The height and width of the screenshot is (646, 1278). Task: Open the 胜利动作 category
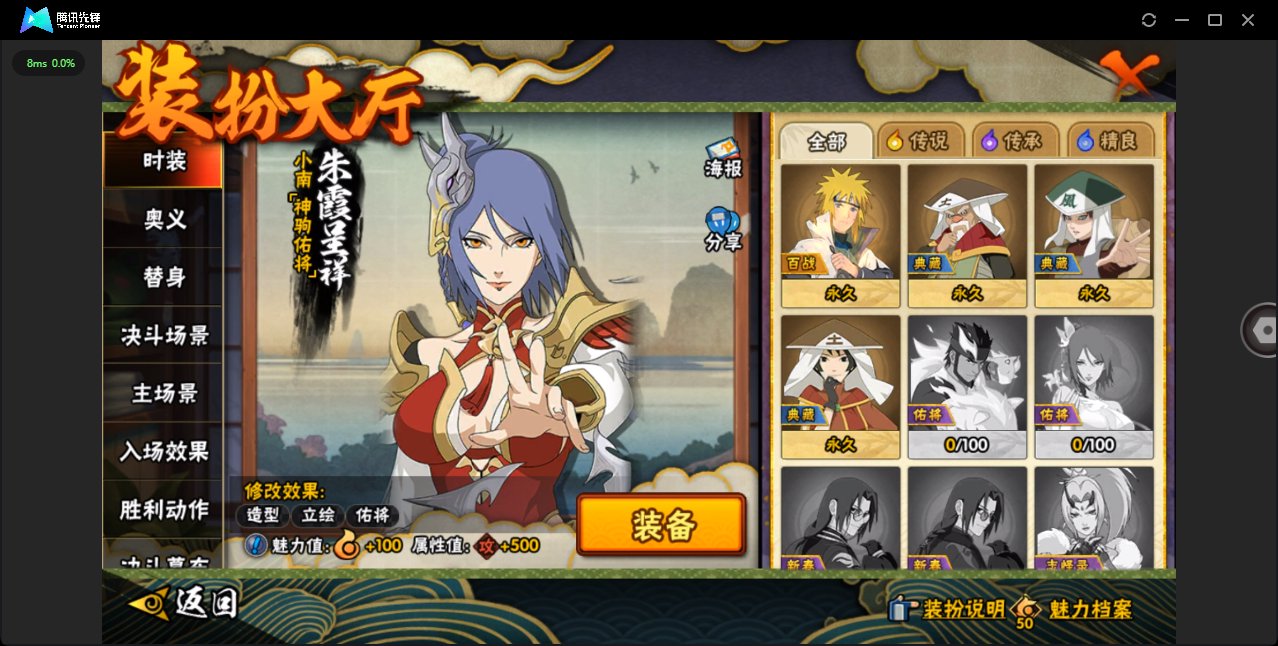coord(163,509)
